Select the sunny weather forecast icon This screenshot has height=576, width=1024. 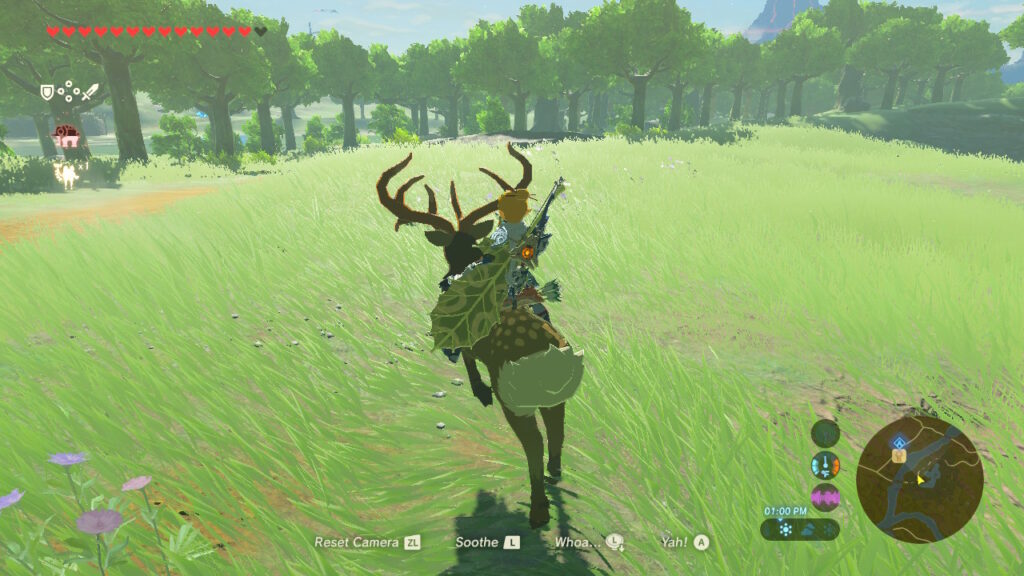[x=785, y=529]
